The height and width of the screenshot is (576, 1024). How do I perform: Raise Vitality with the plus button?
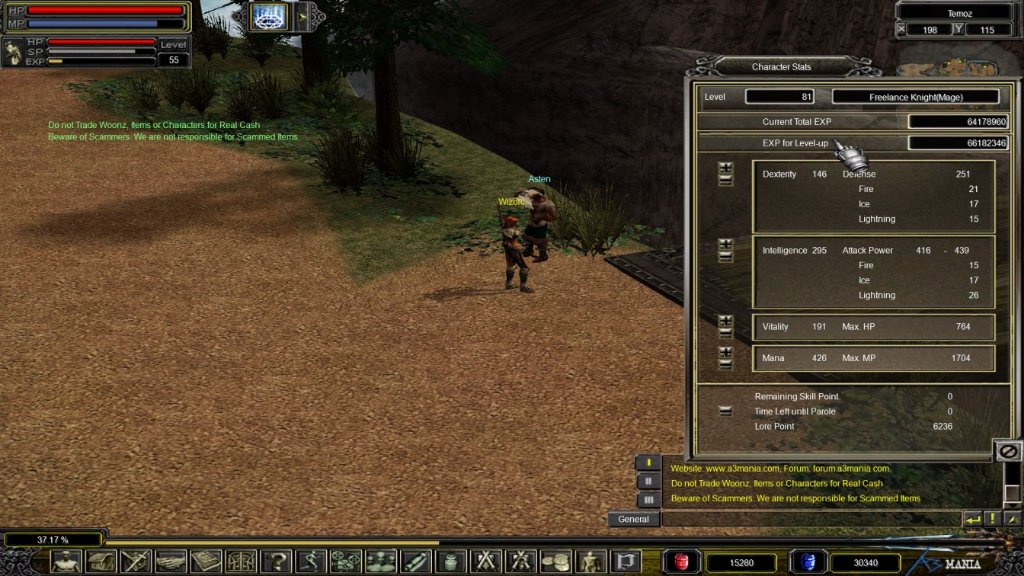tap(726, 321)
